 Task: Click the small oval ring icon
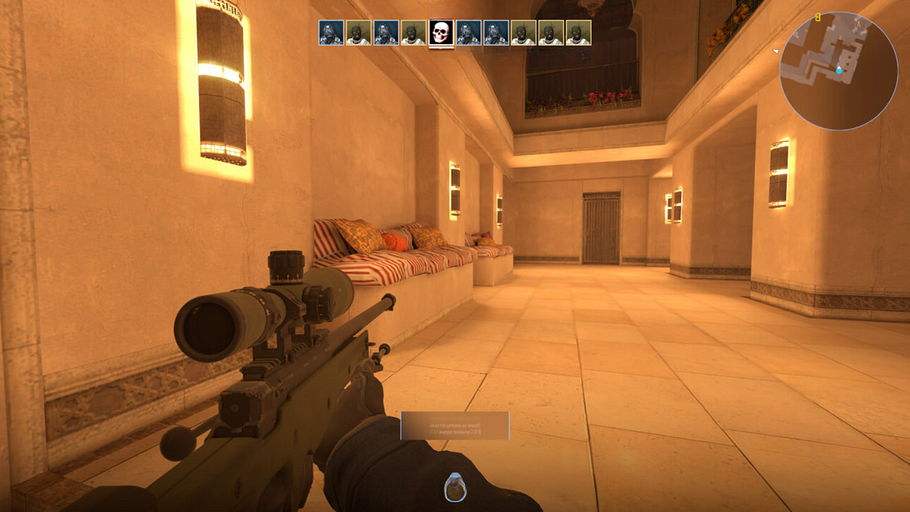tap(455, 486)
